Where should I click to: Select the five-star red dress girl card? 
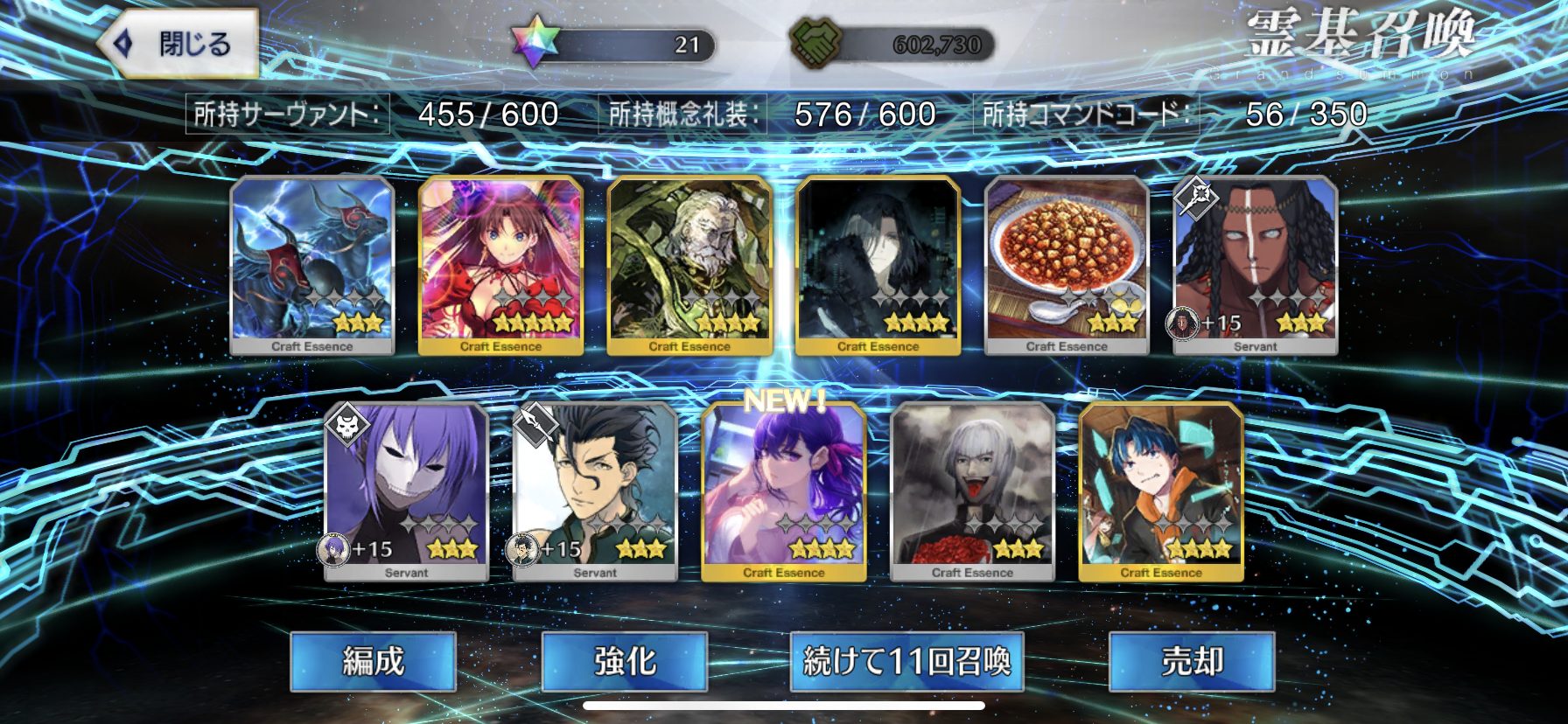coord(500,265)
